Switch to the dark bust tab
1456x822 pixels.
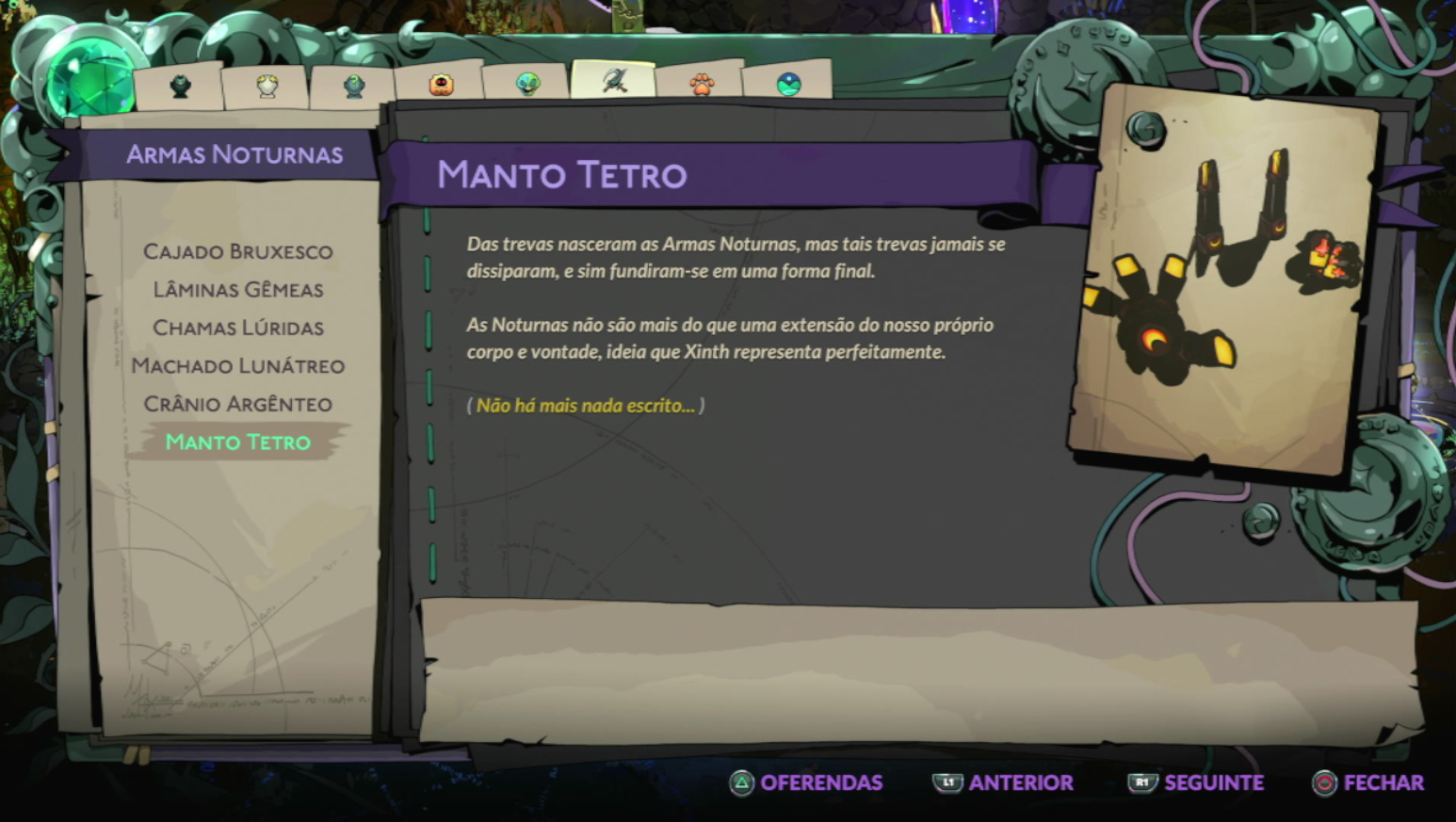click(x=180, y=87)
